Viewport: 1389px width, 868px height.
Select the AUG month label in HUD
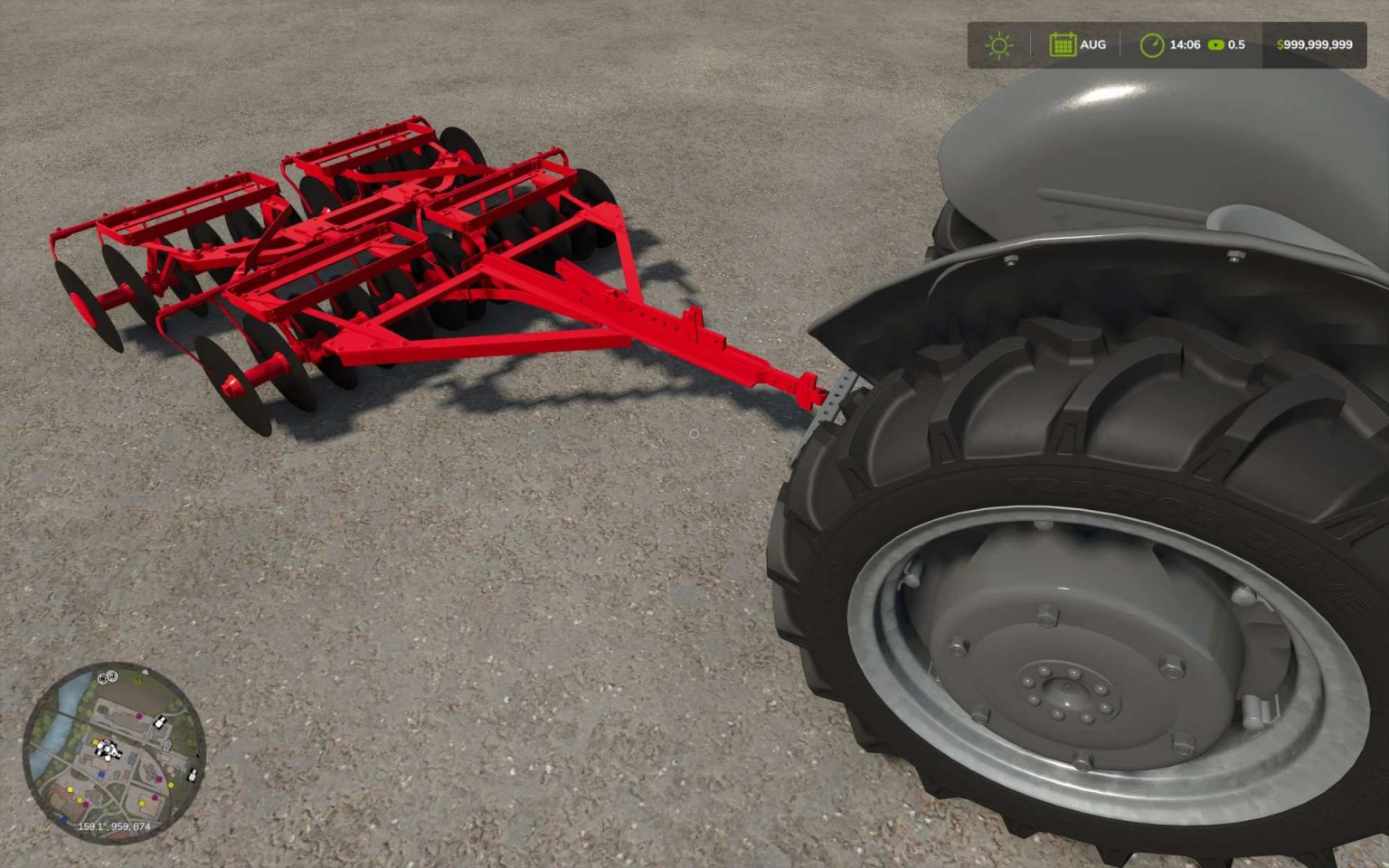pyautogui.click(x=1095, y=43)
